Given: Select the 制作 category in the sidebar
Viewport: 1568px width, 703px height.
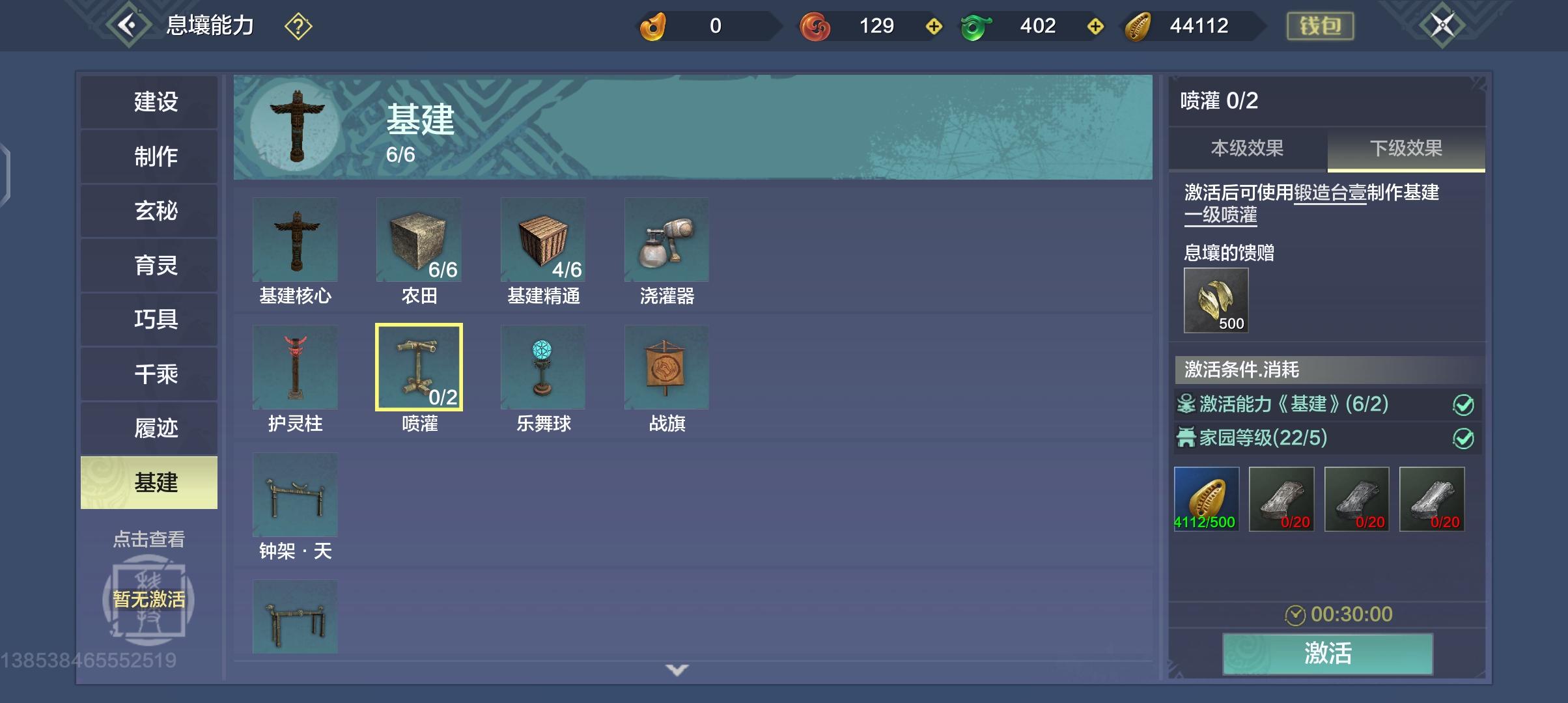Looking at the screenshot, I should click(148, 156).
